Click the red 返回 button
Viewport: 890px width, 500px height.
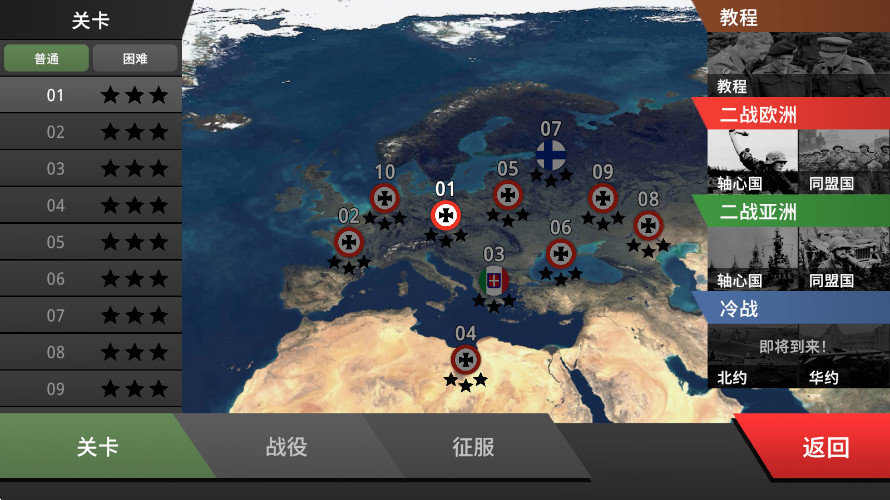coord(825,448)
